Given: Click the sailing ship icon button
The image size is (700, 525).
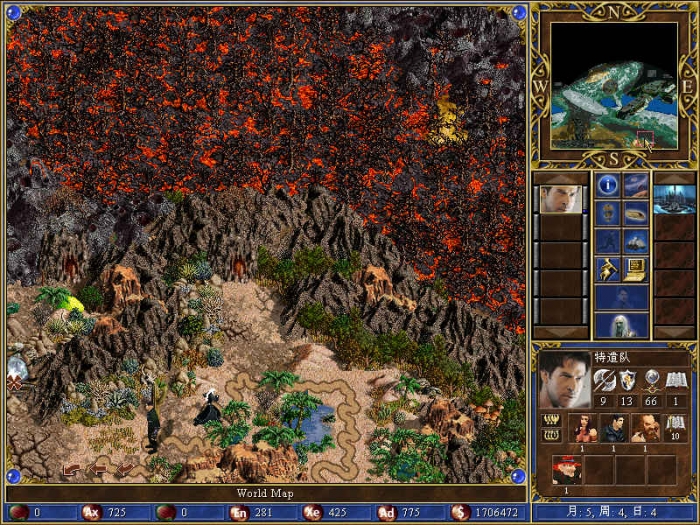Looking at the screenshot, I should point(636,240).
